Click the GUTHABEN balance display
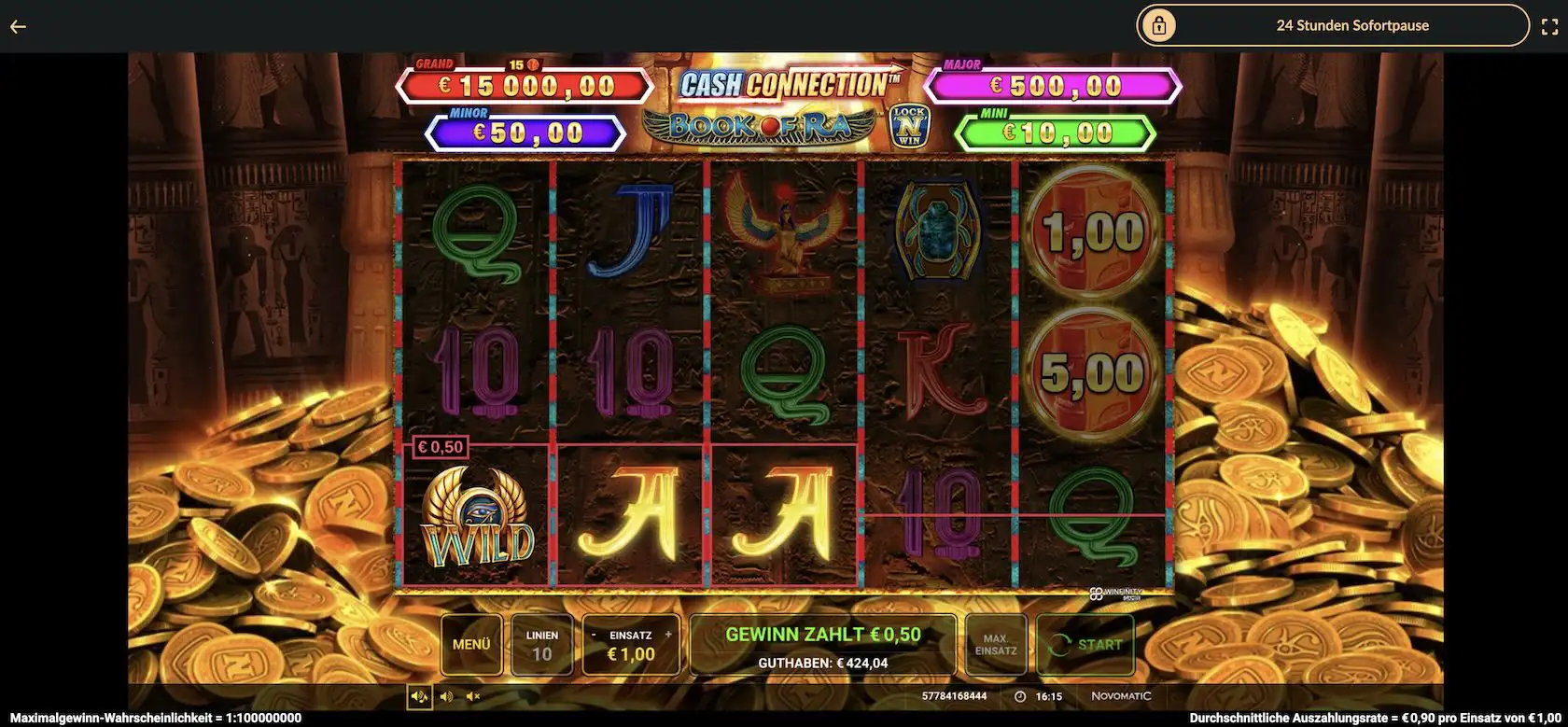1568x727 pixels. click(821, 663)
